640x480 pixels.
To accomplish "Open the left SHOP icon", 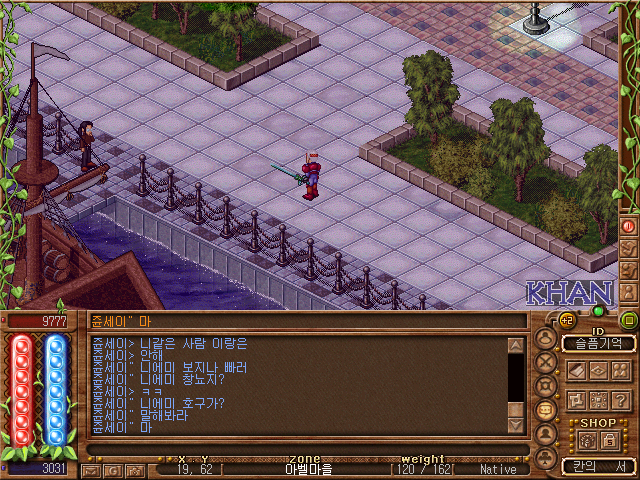I will 586,440.
